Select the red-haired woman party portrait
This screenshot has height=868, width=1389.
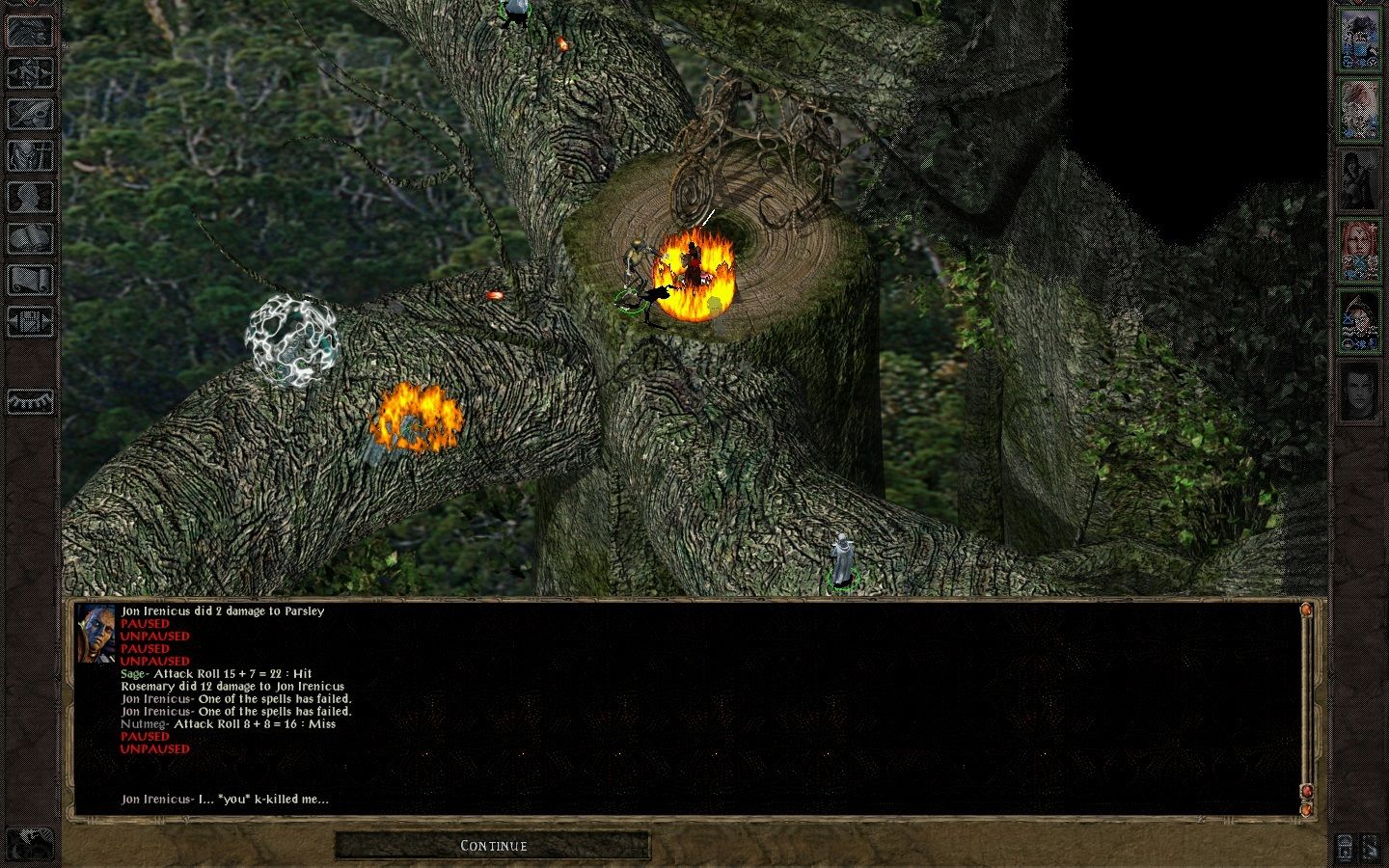pos(1359,251)
